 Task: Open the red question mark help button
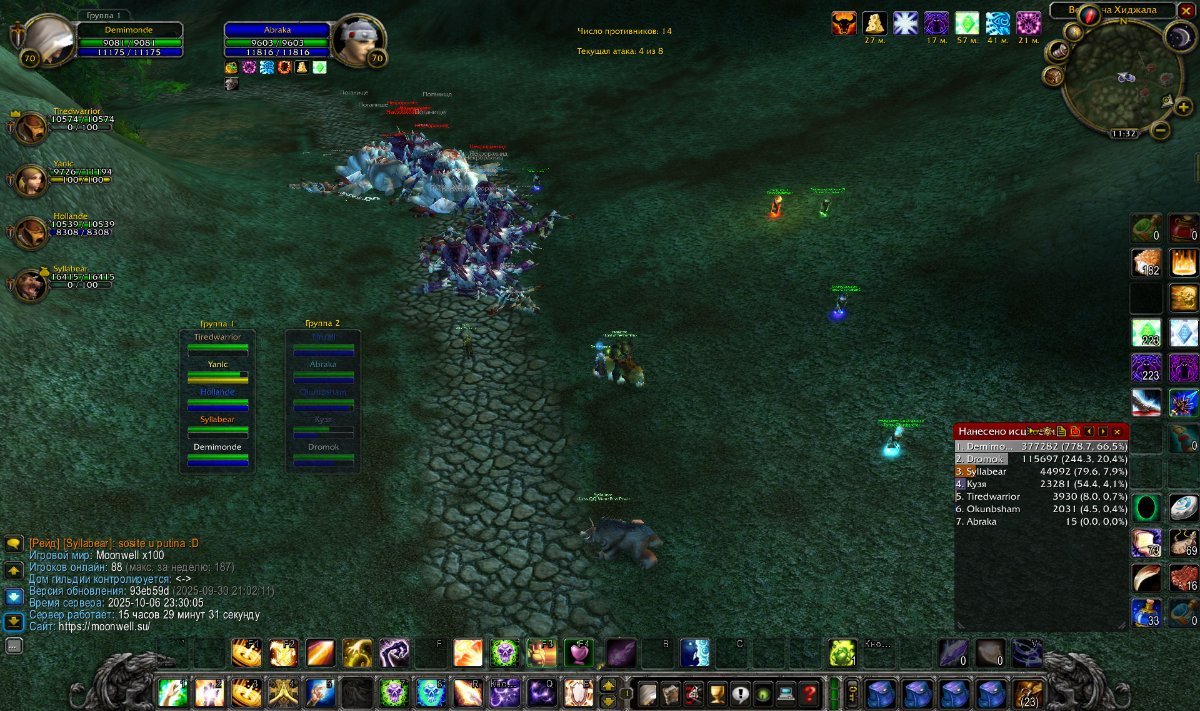pos(809,693)
